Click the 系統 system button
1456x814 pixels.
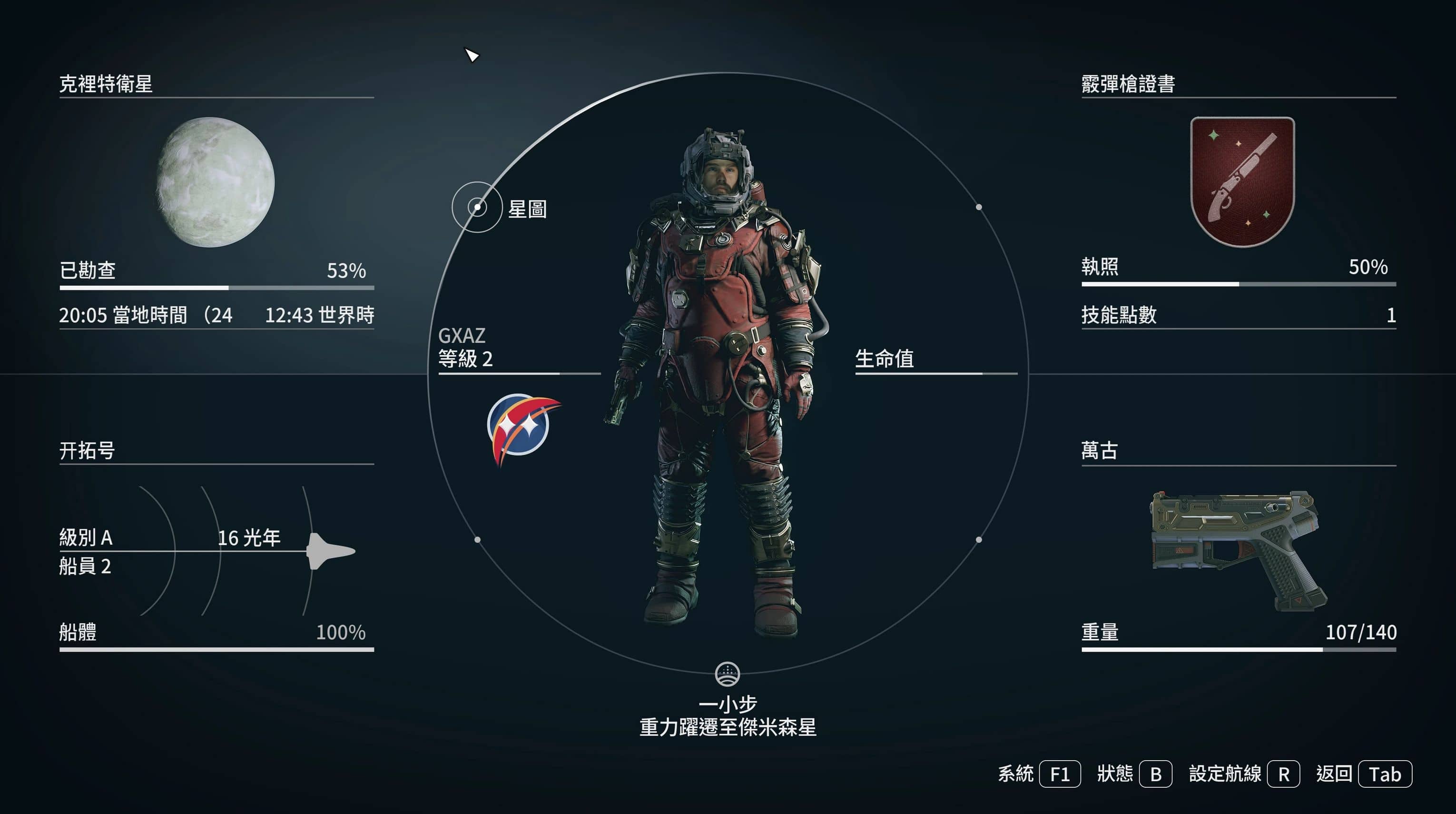point(1039,774)
